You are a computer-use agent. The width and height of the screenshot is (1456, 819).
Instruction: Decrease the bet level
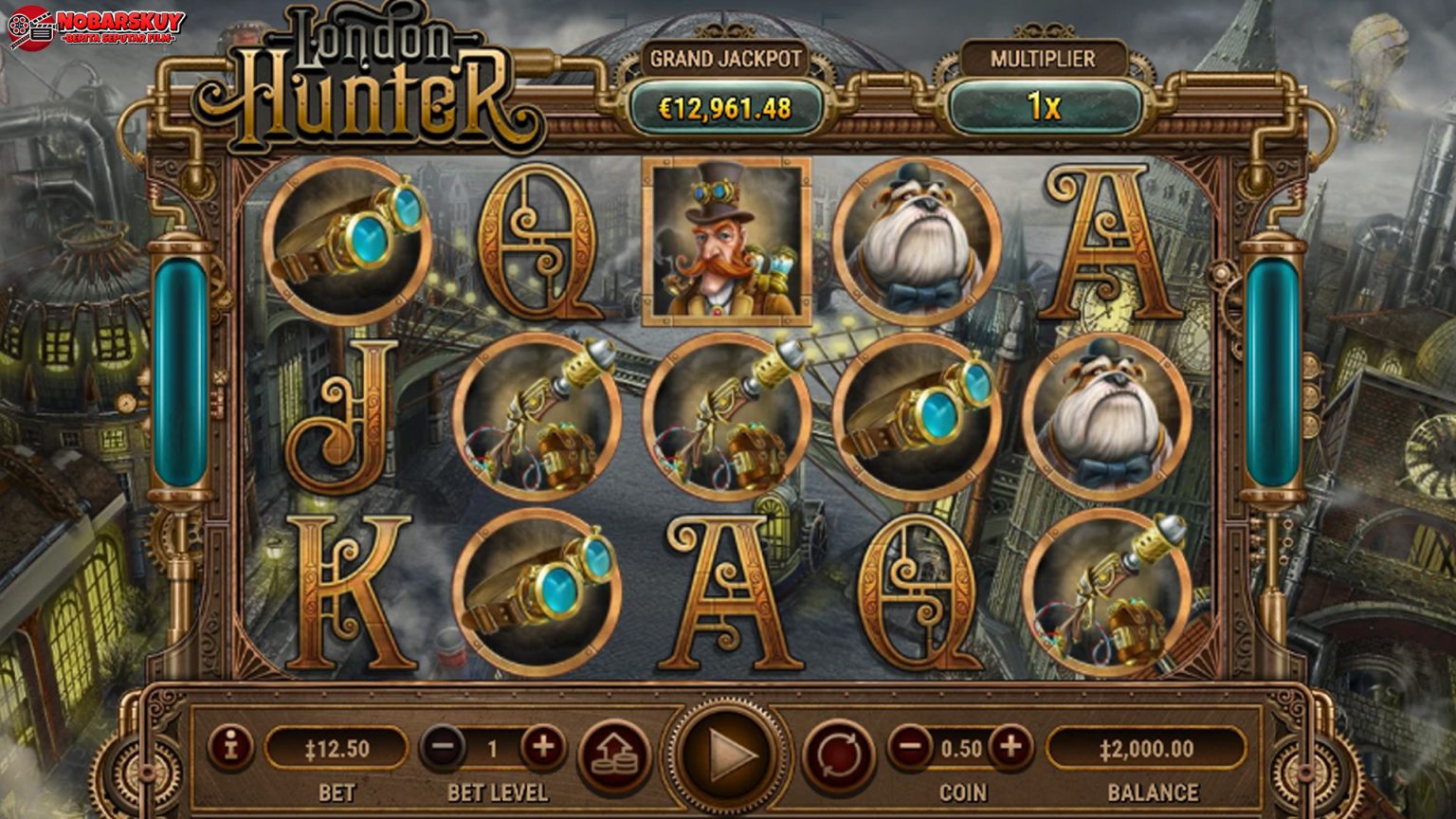pyautogui.click(x=443, y=748)
